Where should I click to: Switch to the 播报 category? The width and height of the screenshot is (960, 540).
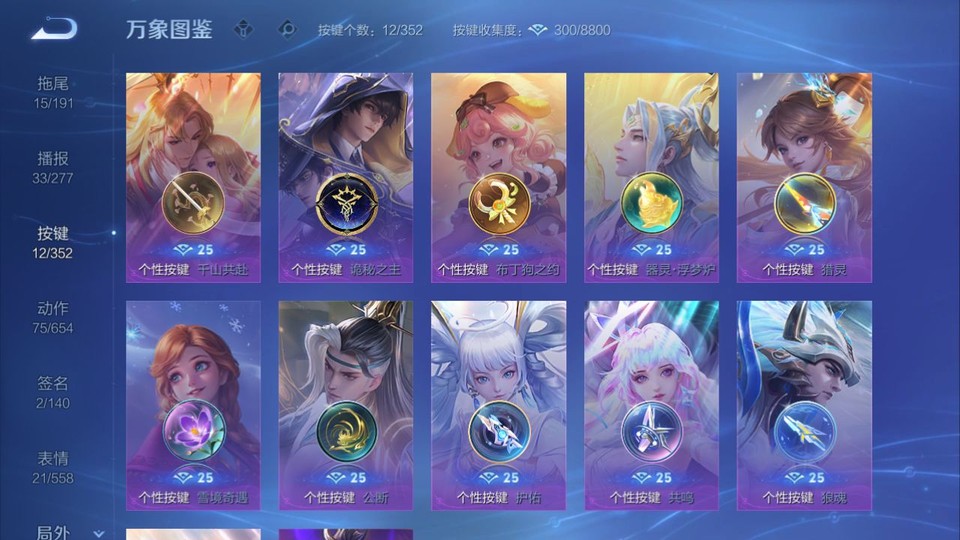[54, 167]
